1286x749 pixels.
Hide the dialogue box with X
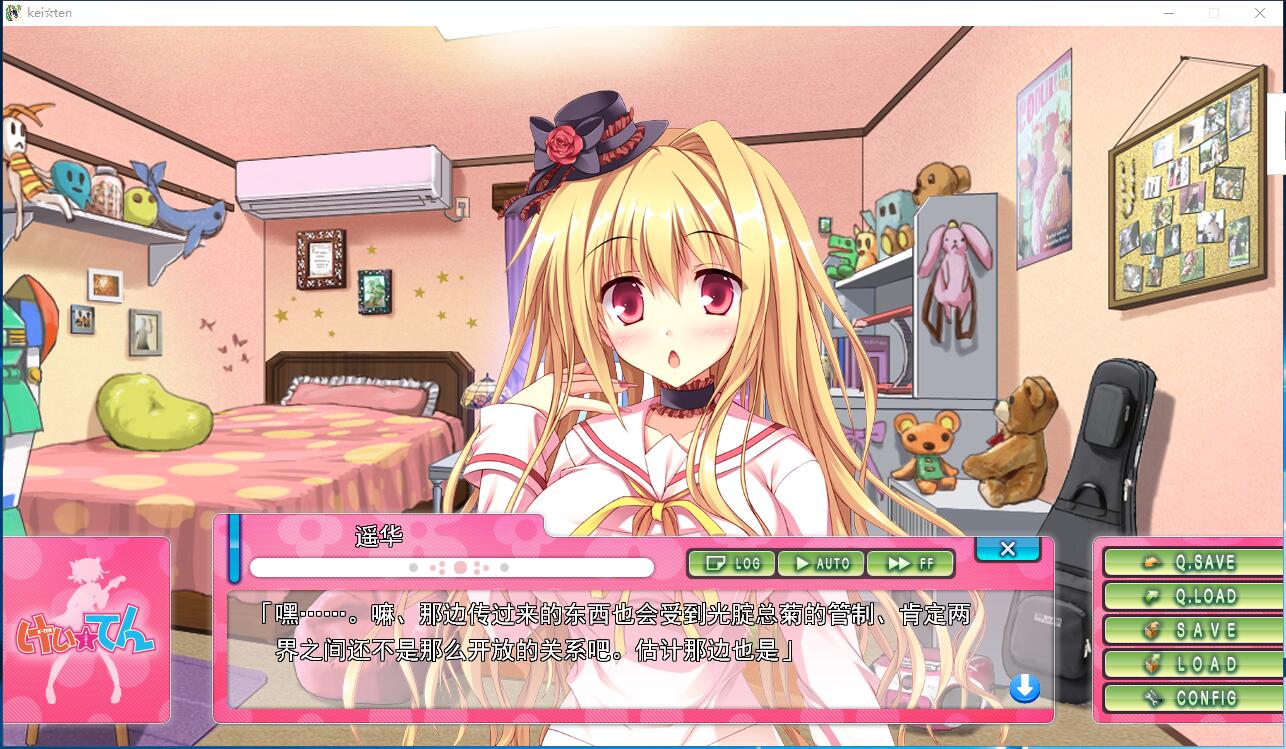[1007, 549]
